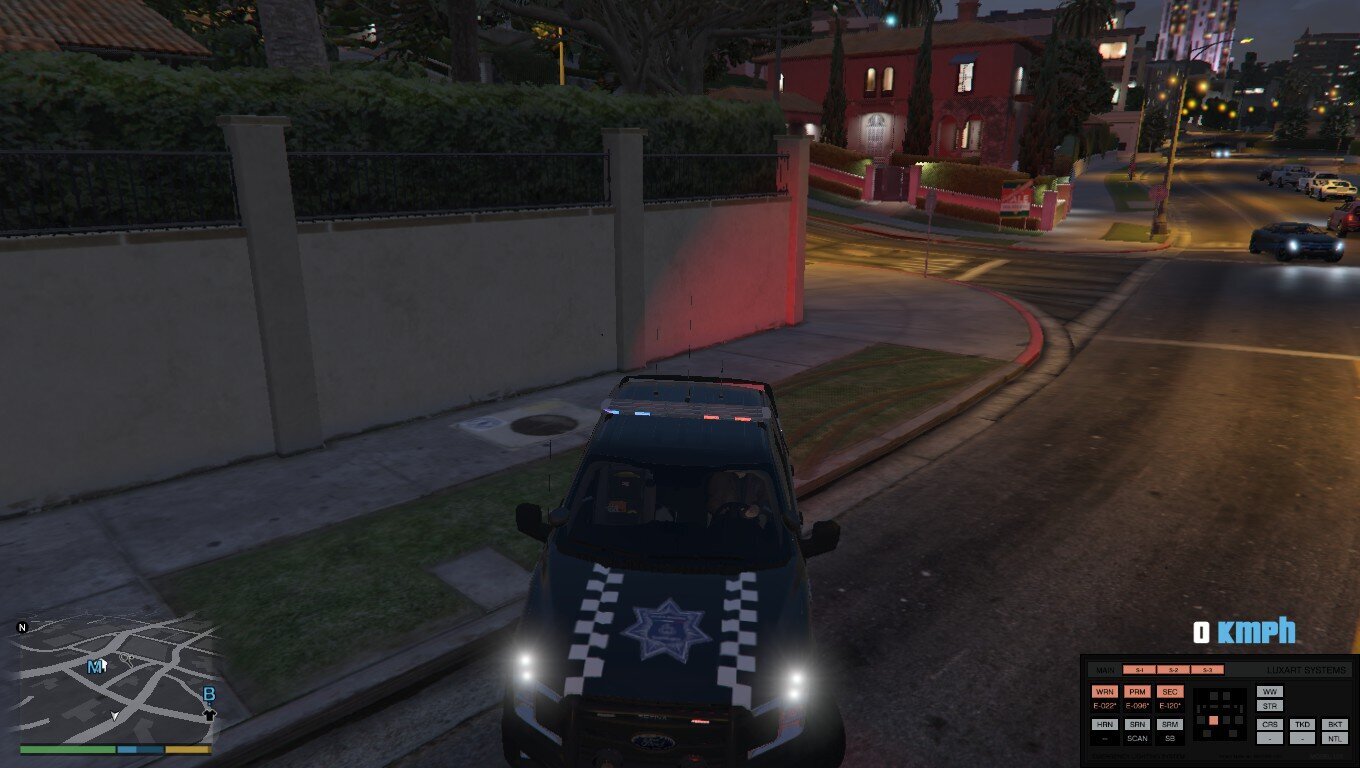1360x768 pixels.
Task: Click the green health bar under the minimap
Action: point(66,748)
